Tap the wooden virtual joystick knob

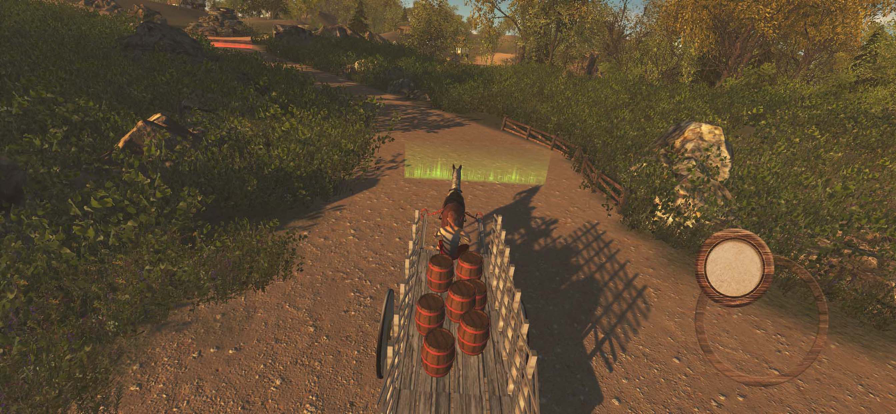click(x=735, y=267)
